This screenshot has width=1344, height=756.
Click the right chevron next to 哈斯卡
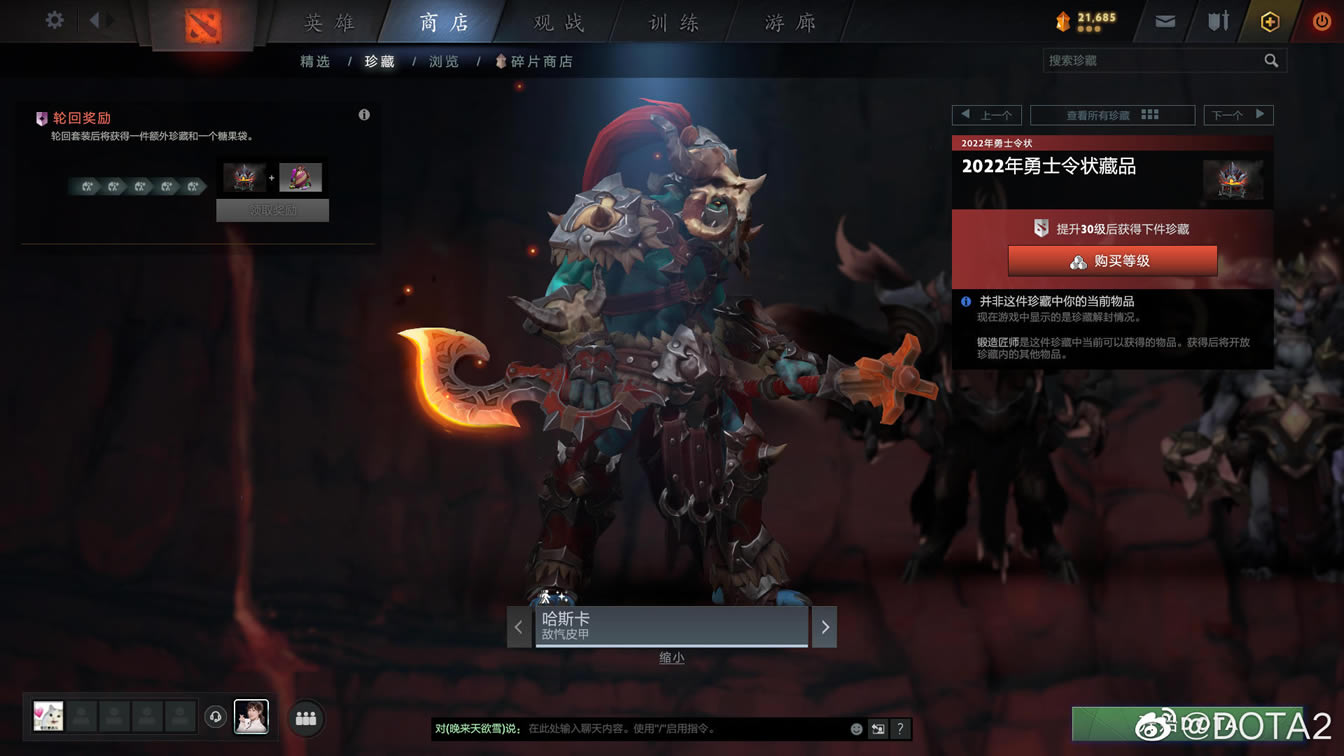tap(824, 626)
